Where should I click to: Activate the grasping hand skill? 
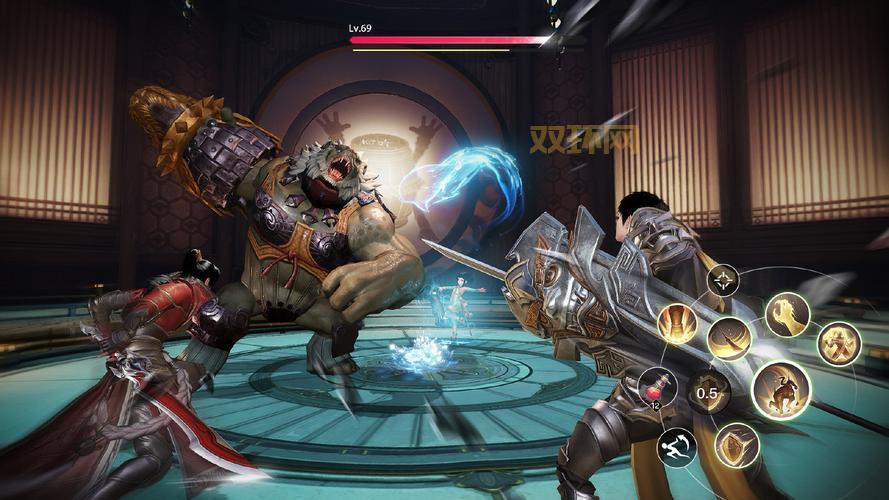tap(787, 314)
